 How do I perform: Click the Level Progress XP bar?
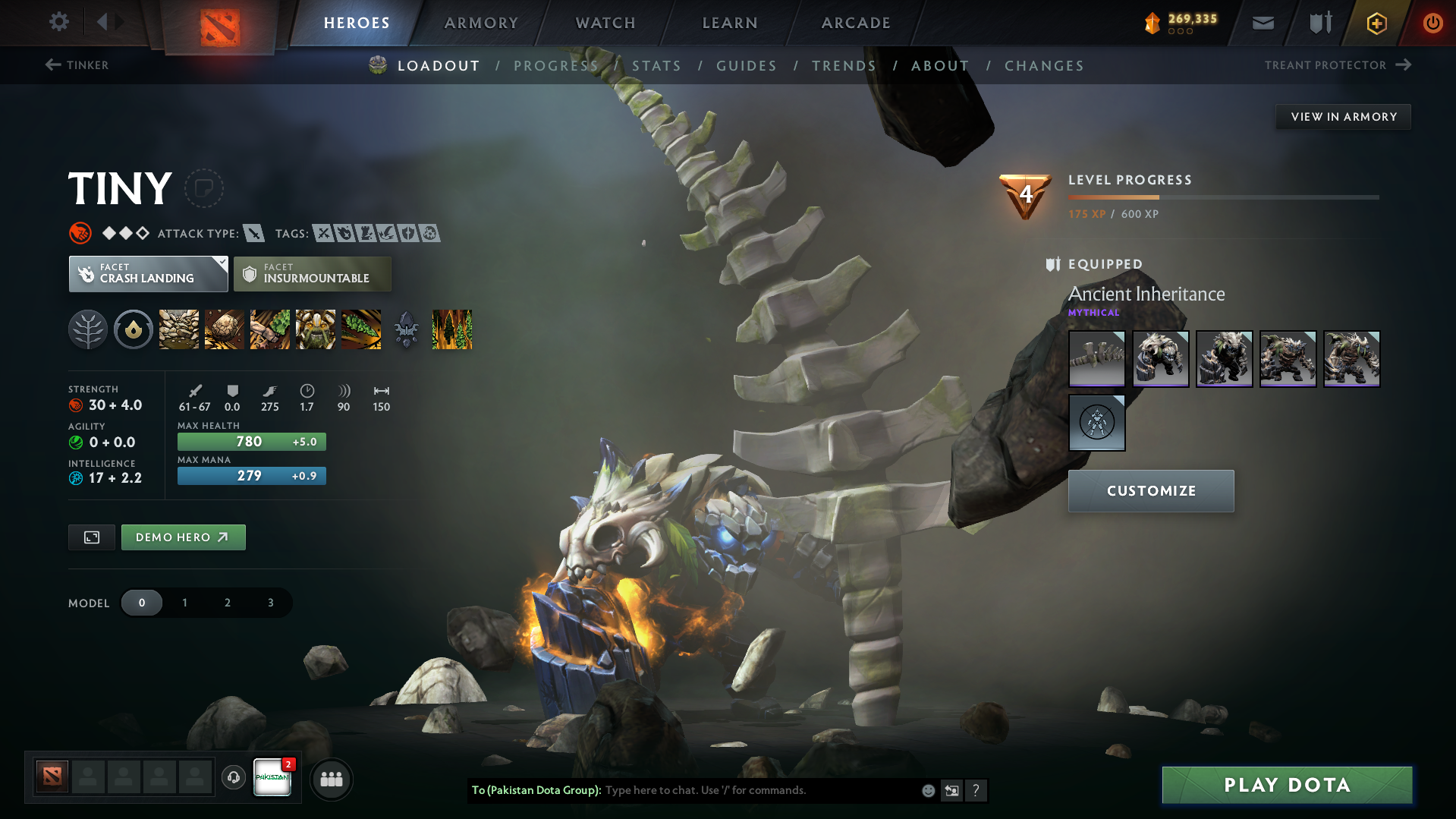1223,197
